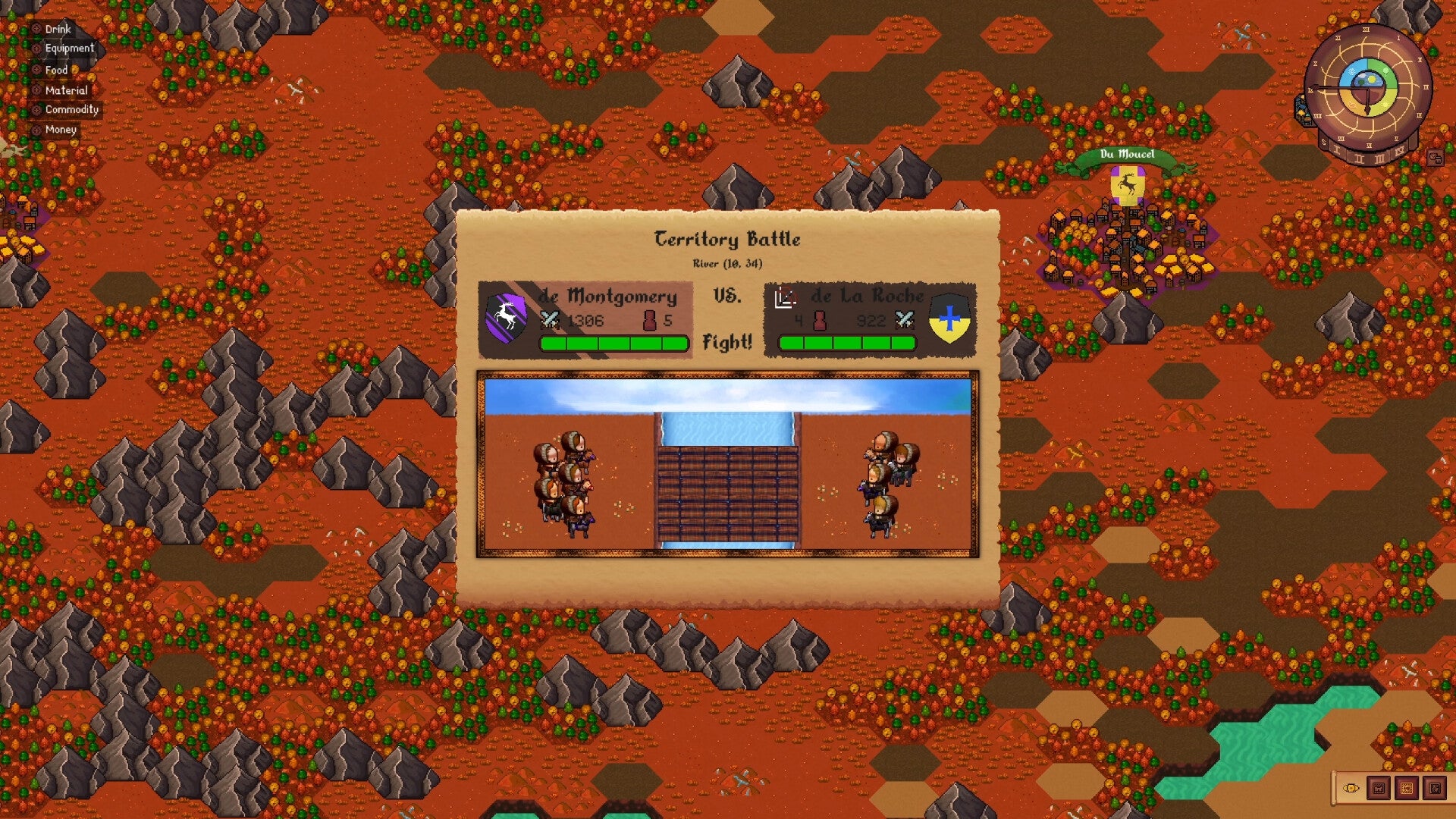Toggle the Equipment resource overlay
1456x819 pixels.
[x=36, y=48]
